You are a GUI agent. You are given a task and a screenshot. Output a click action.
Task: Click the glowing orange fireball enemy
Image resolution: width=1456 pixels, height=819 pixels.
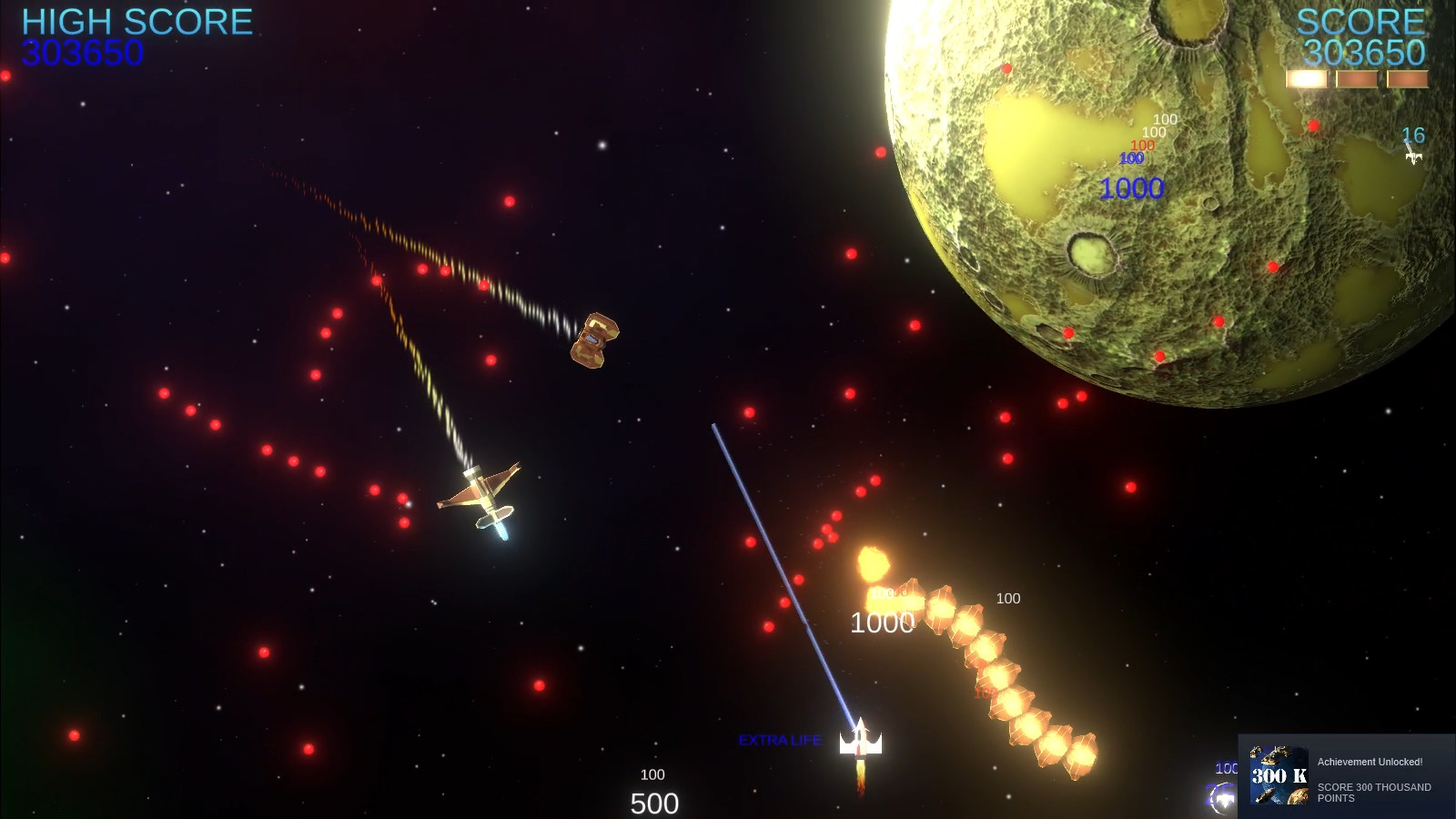coord(876,564)
